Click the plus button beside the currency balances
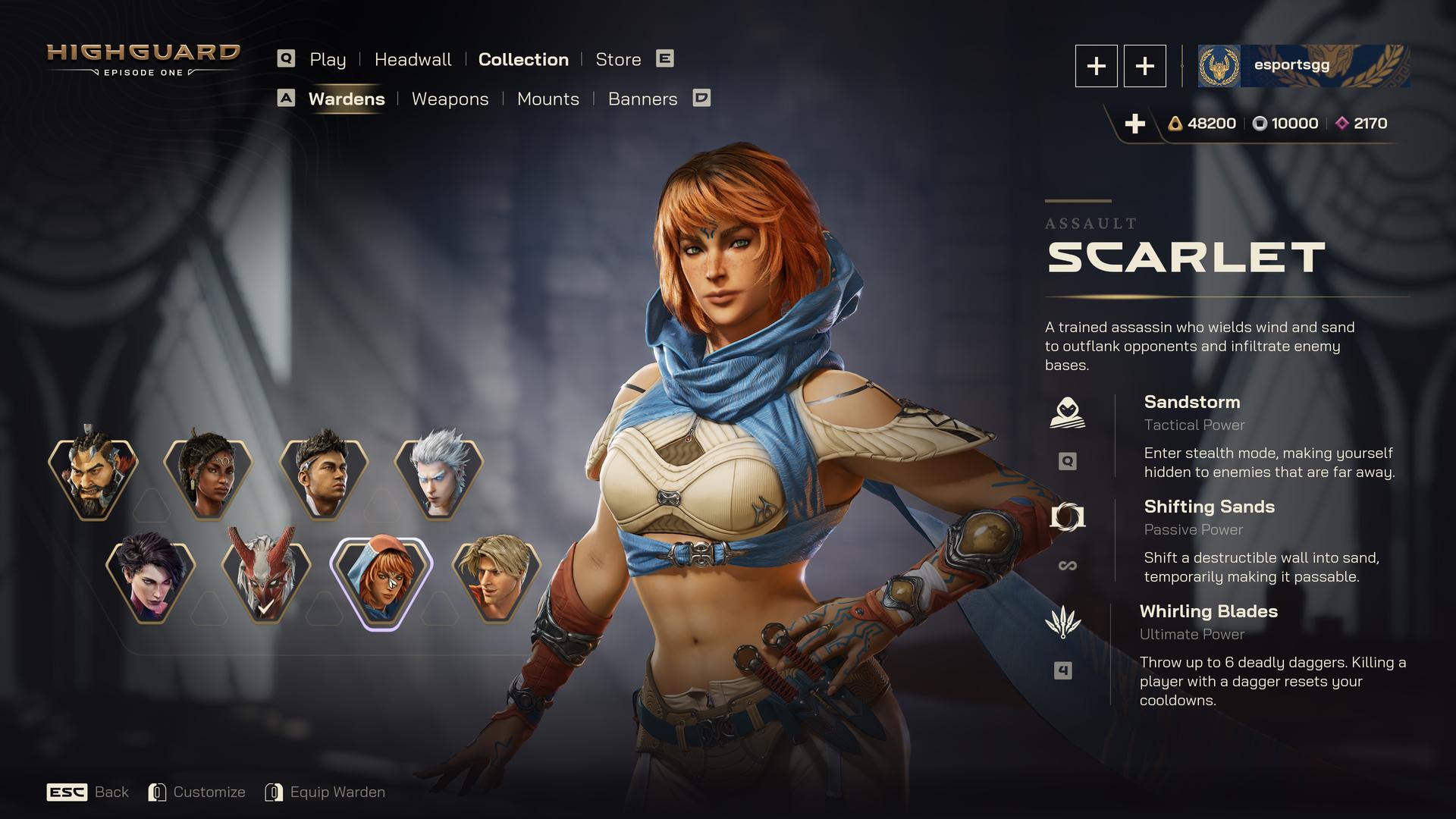This screenshot has height=819, width=1456. pyautogui.click(x=1134, y=124)
